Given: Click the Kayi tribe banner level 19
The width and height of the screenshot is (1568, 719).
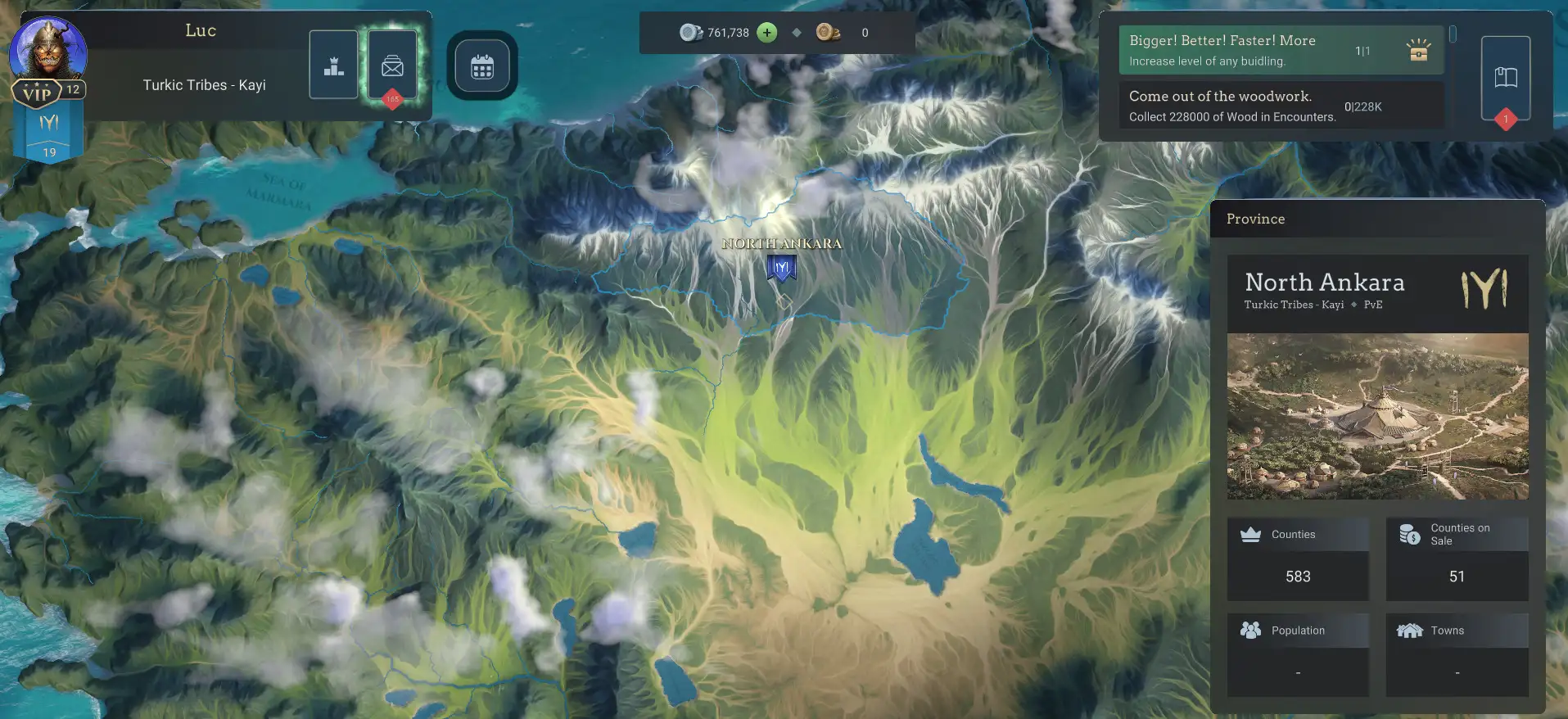Looking at the screenshot, I should coord(49,134).
